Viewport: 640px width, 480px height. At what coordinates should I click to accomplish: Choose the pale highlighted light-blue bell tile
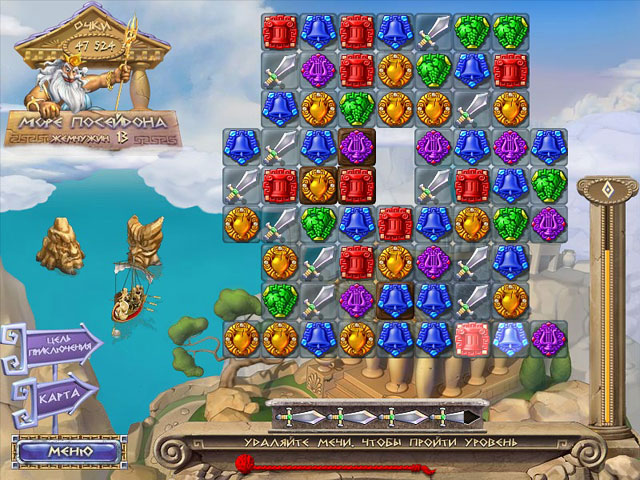point(508,337)
